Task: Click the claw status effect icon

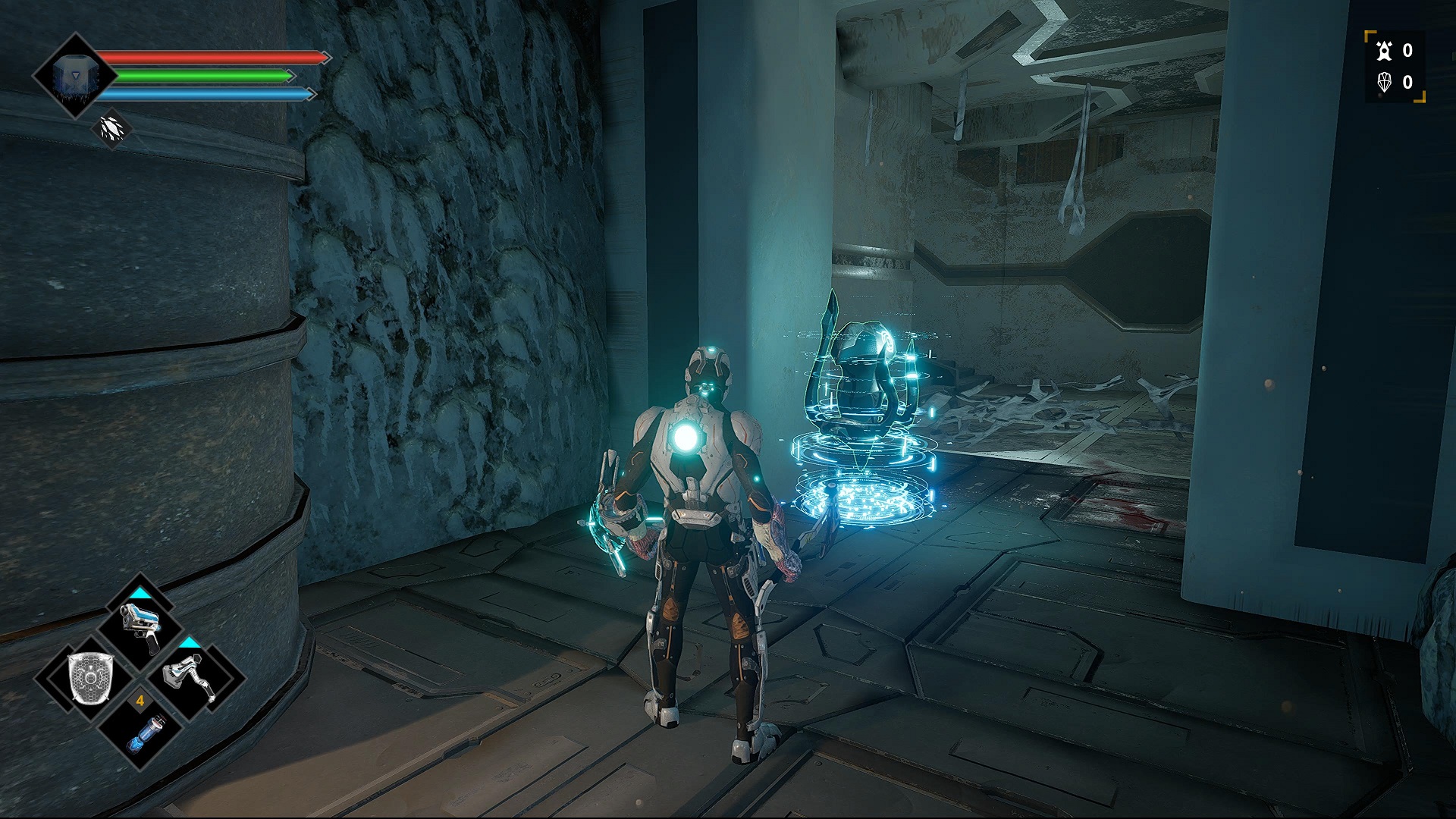Action: (111, 129)
